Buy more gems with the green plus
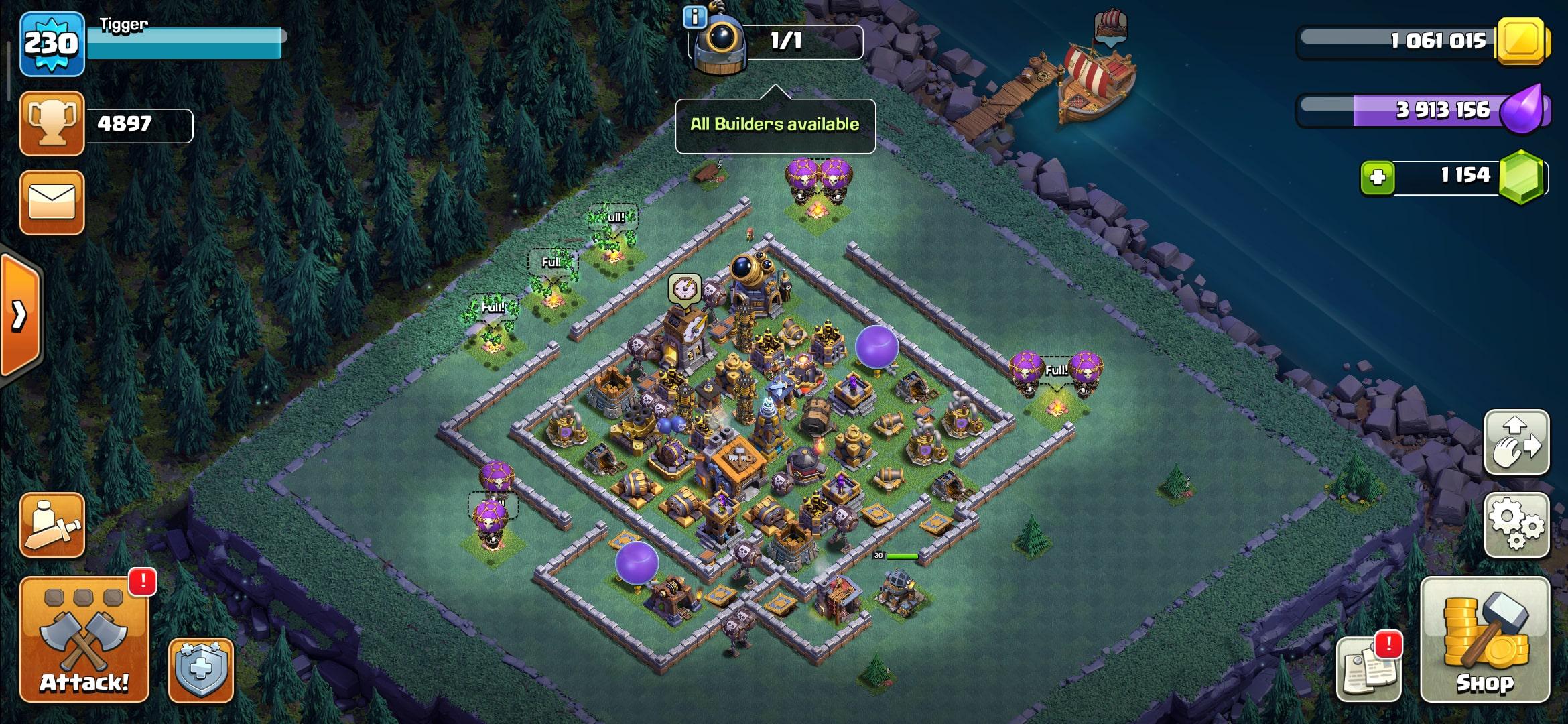Viewport: 1568px width, 724px height. (x=1377, y=178)
